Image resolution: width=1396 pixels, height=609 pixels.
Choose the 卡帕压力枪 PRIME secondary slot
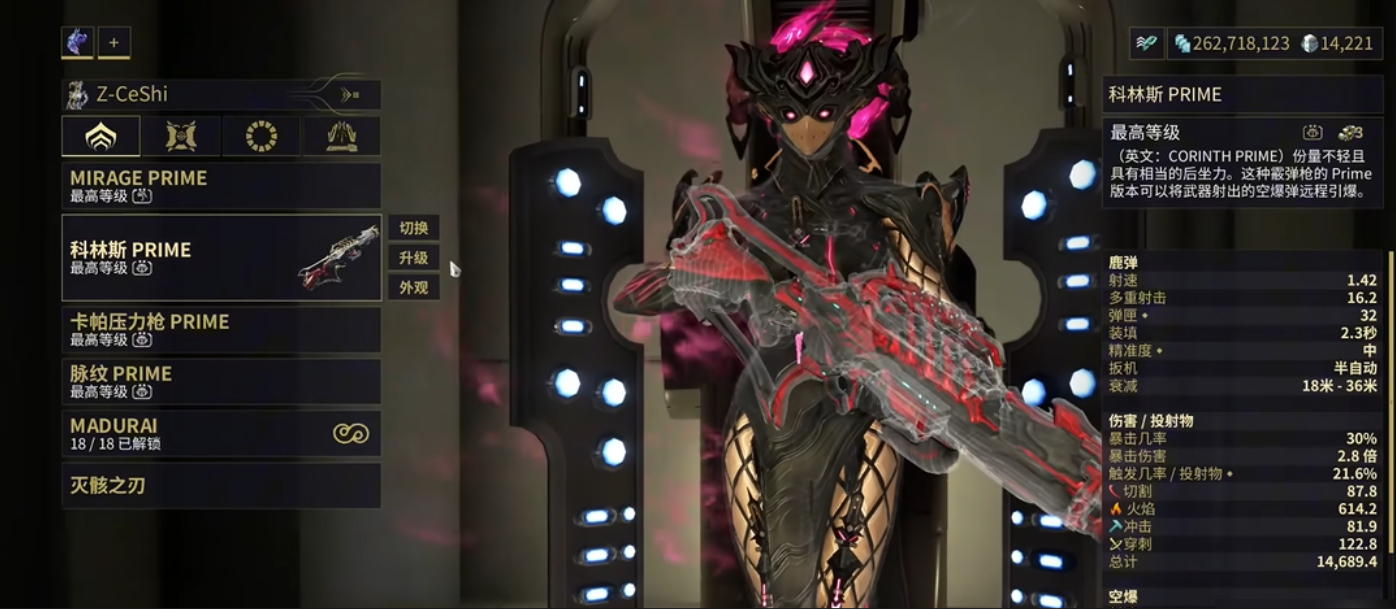[220, 329]
